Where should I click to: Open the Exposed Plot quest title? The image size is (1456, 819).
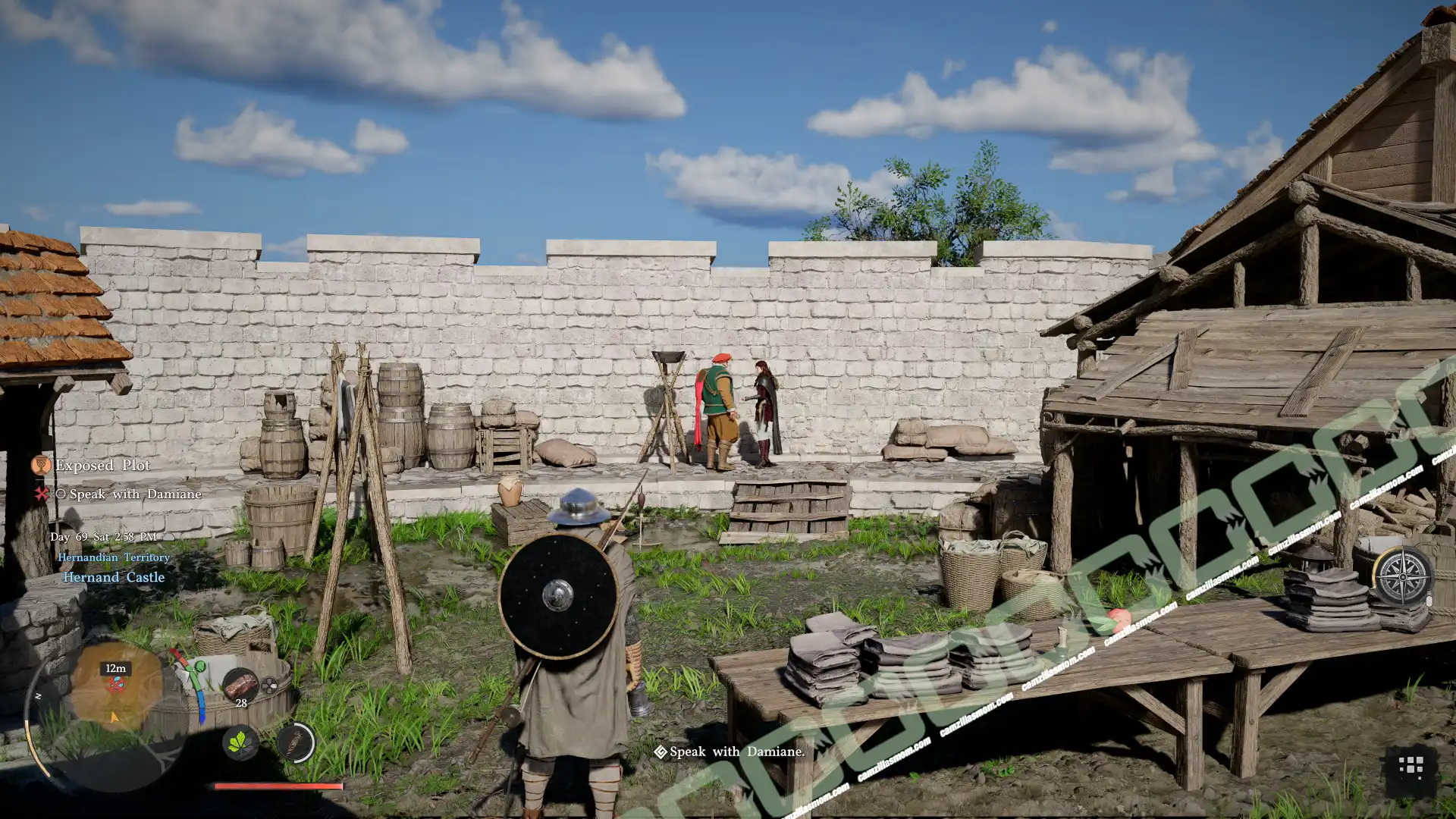102,466
